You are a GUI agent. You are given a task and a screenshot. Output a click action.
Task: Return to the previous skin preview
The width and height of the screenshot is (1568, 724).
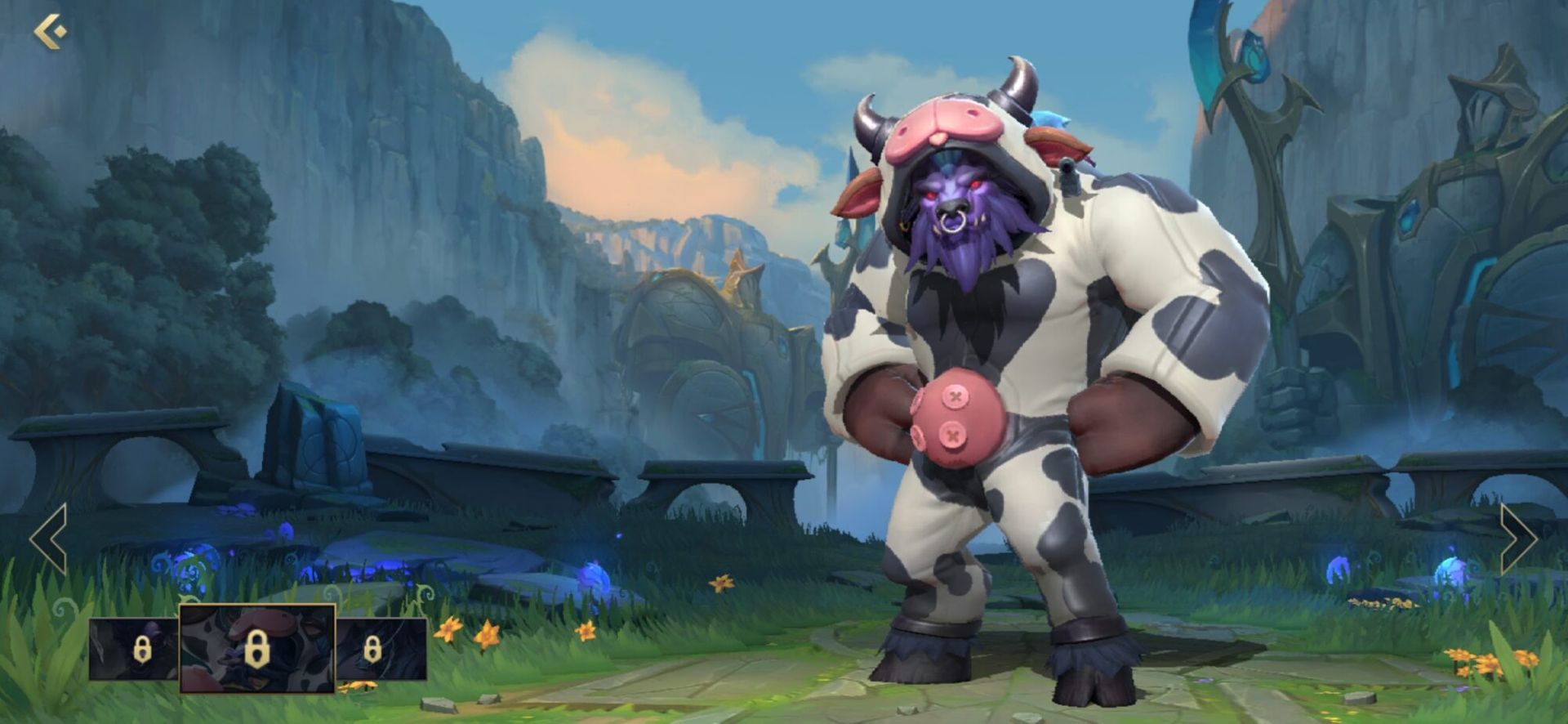47,539
